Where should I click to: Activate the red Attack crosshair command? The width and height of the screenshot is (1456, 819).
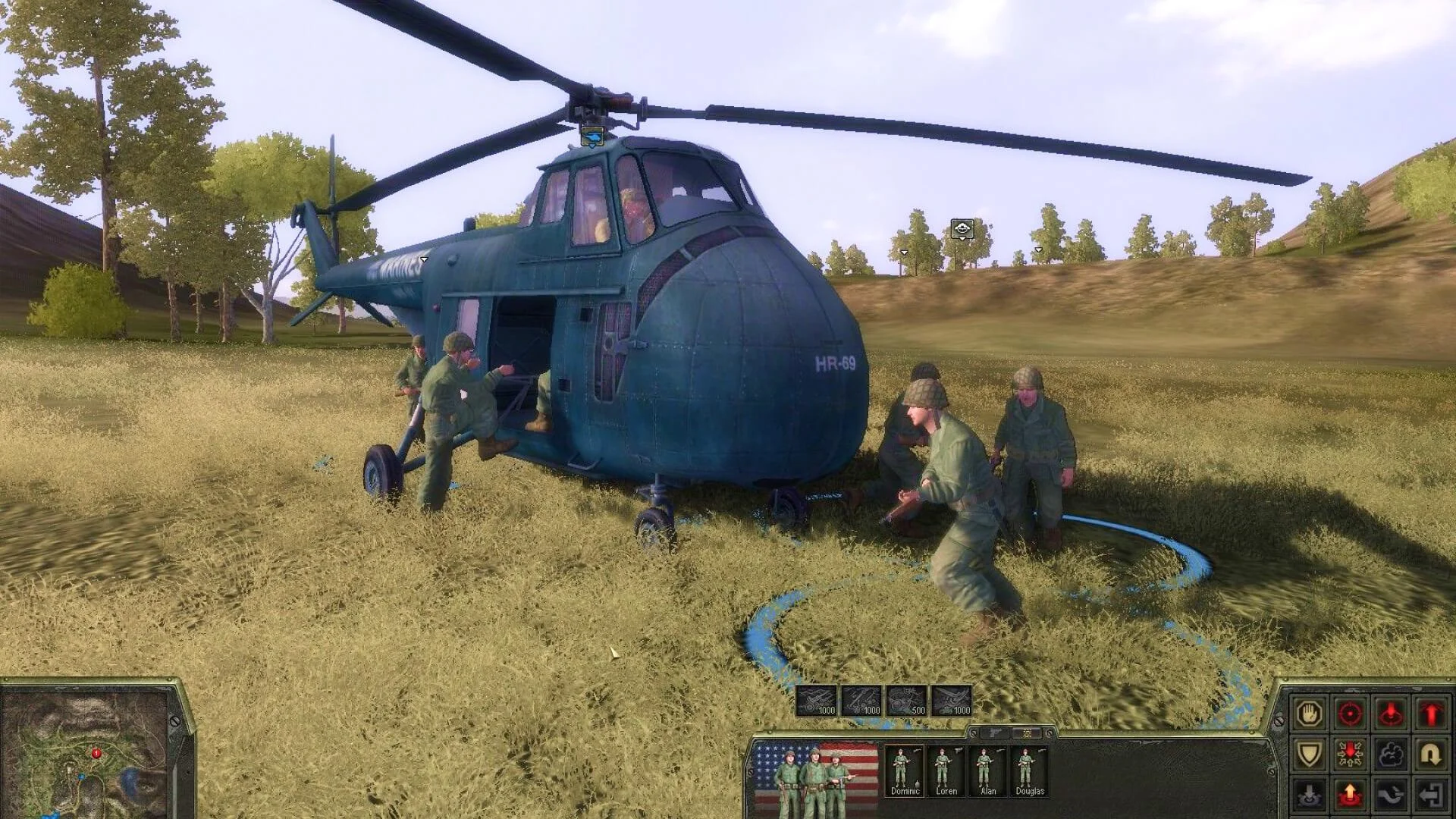(x=1350, y=714)
